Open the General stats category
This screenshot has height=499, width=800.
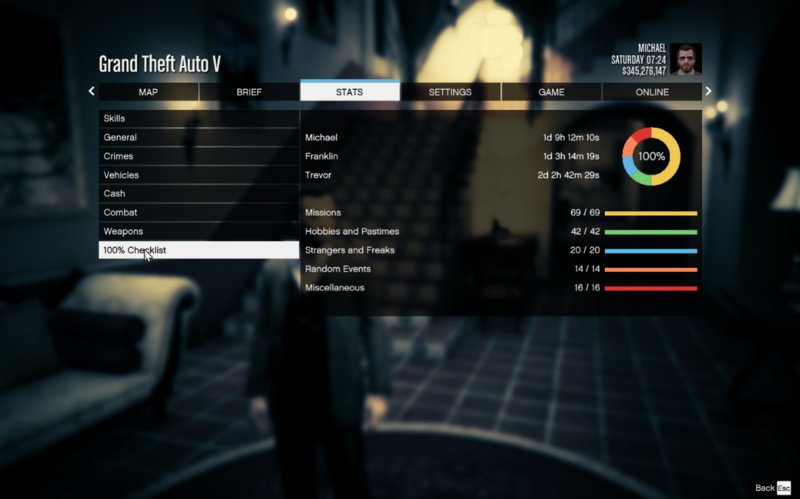(x=198, y=138)
